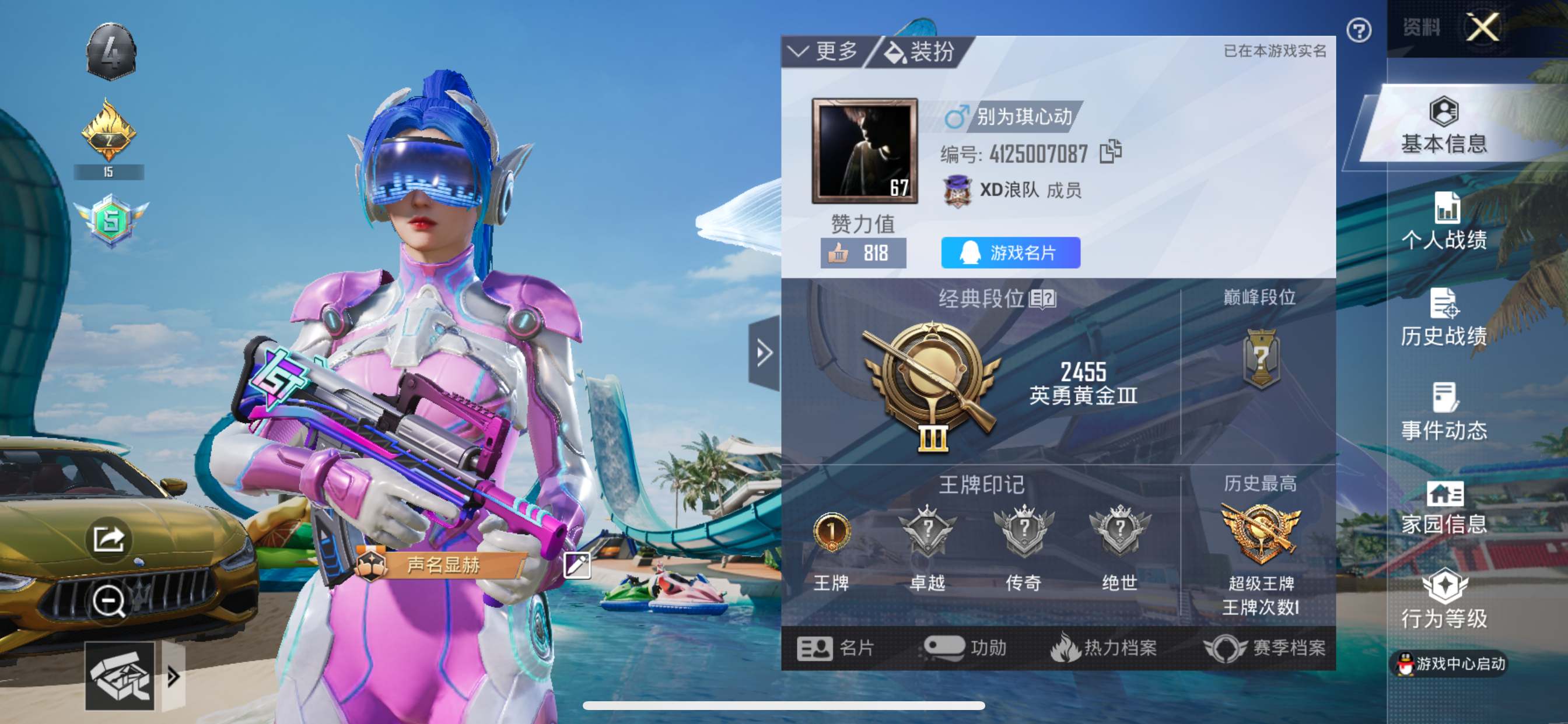Image resolution: width=1568 pixels, height=724 pixels.
Task: Copy the player ID number
Action: pos(1110,152)
